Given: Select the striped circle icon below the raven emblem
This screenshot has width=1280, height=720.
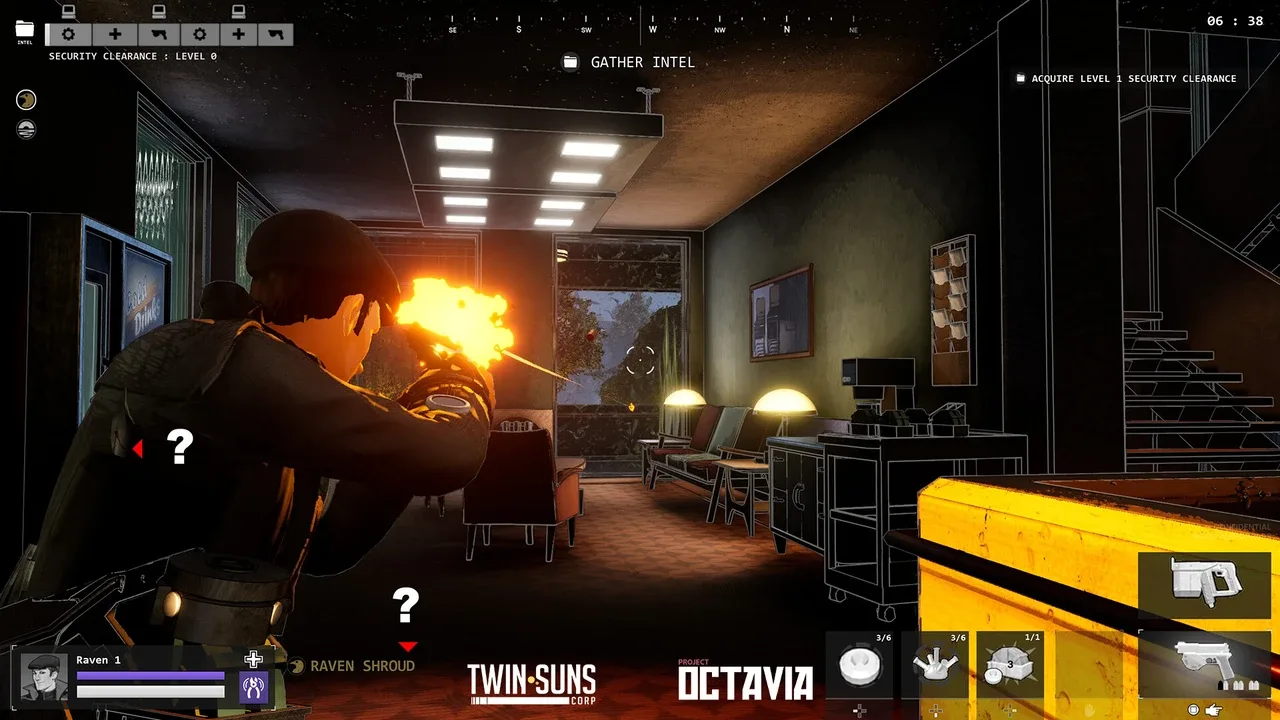Looking at the screenshot, I should click(26, 129).
